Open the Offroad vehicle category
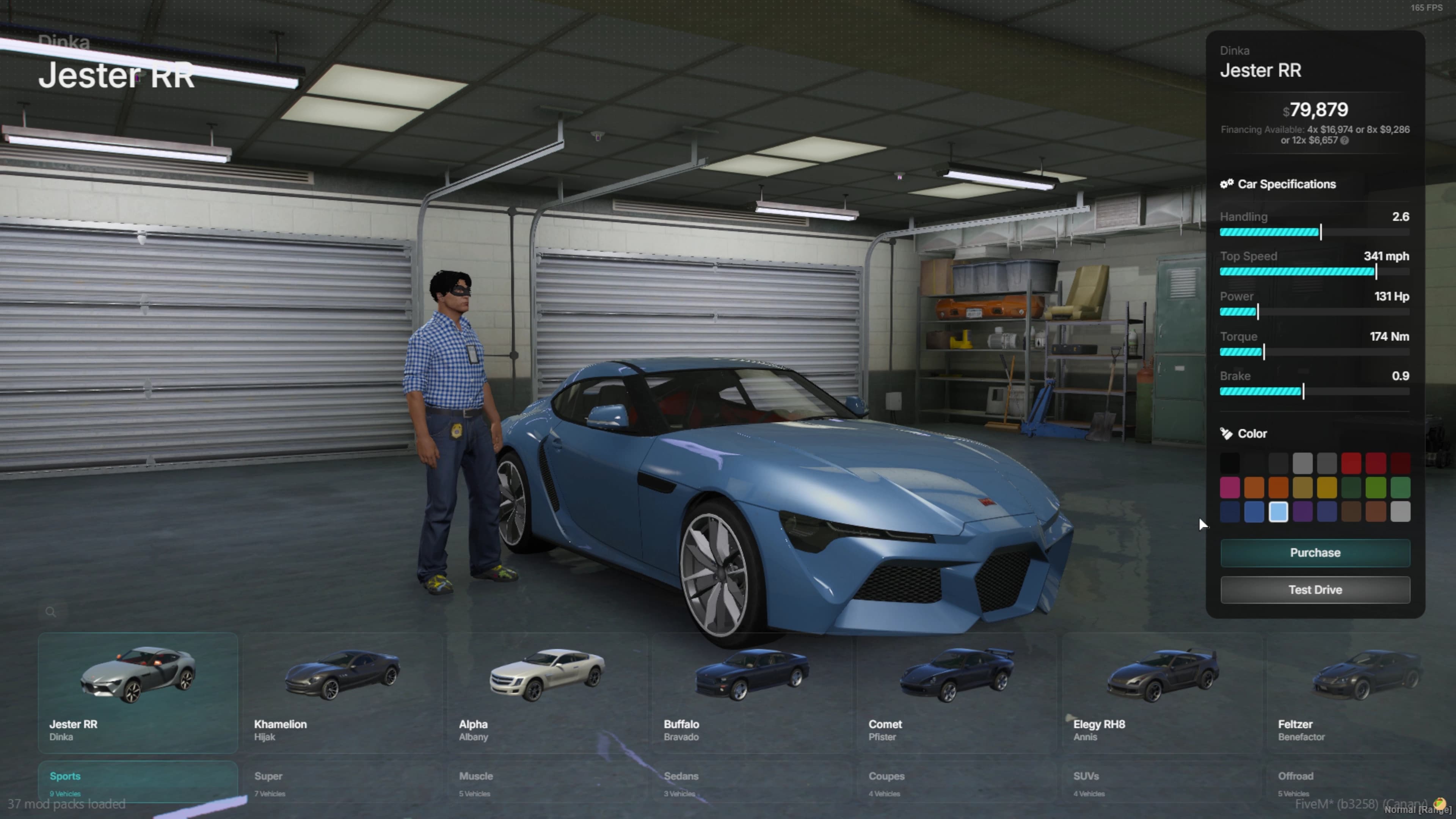 [1296, 776]
